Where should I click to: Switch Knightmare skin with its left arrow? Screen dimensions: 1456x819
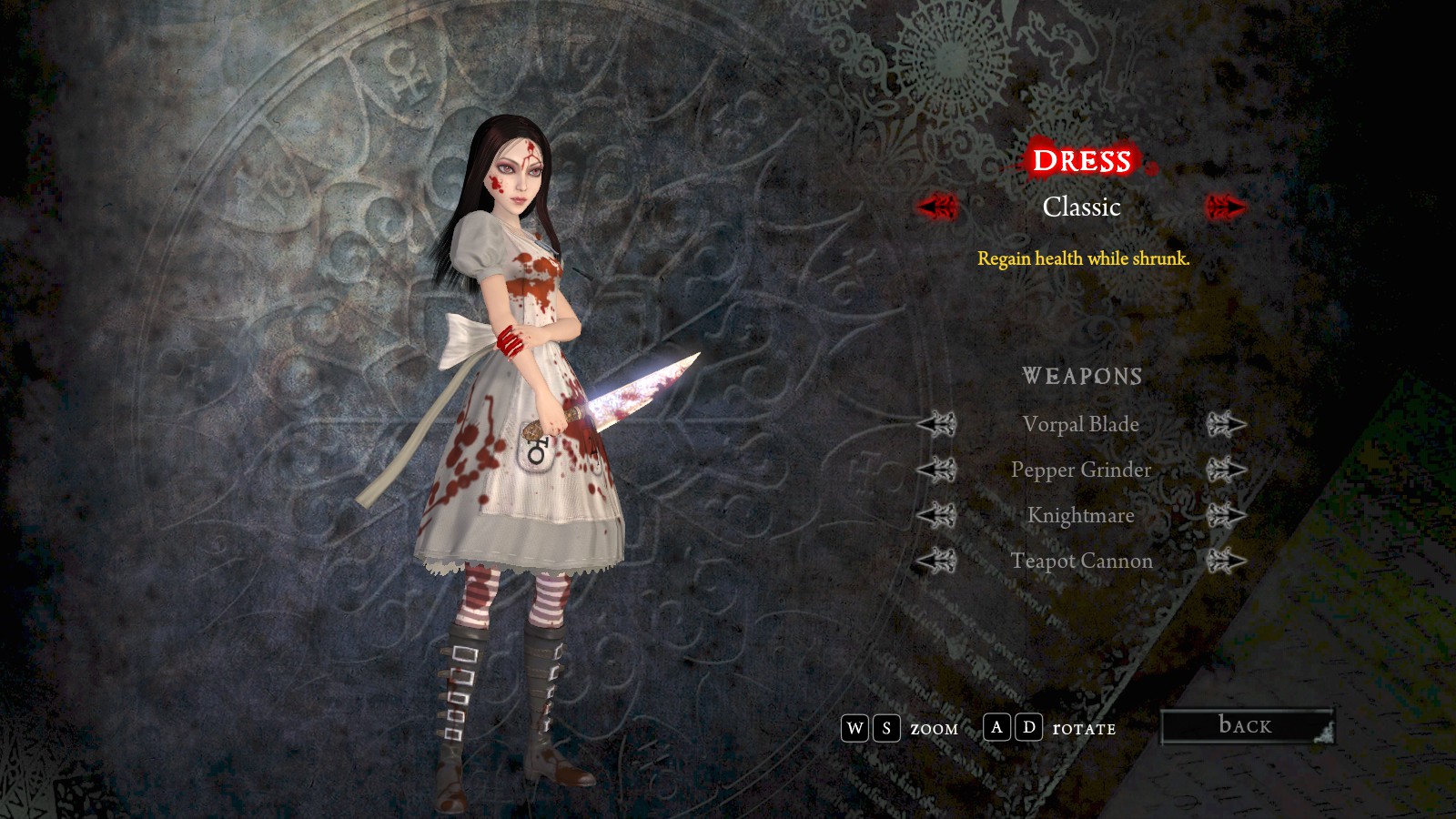click(936, 515)
